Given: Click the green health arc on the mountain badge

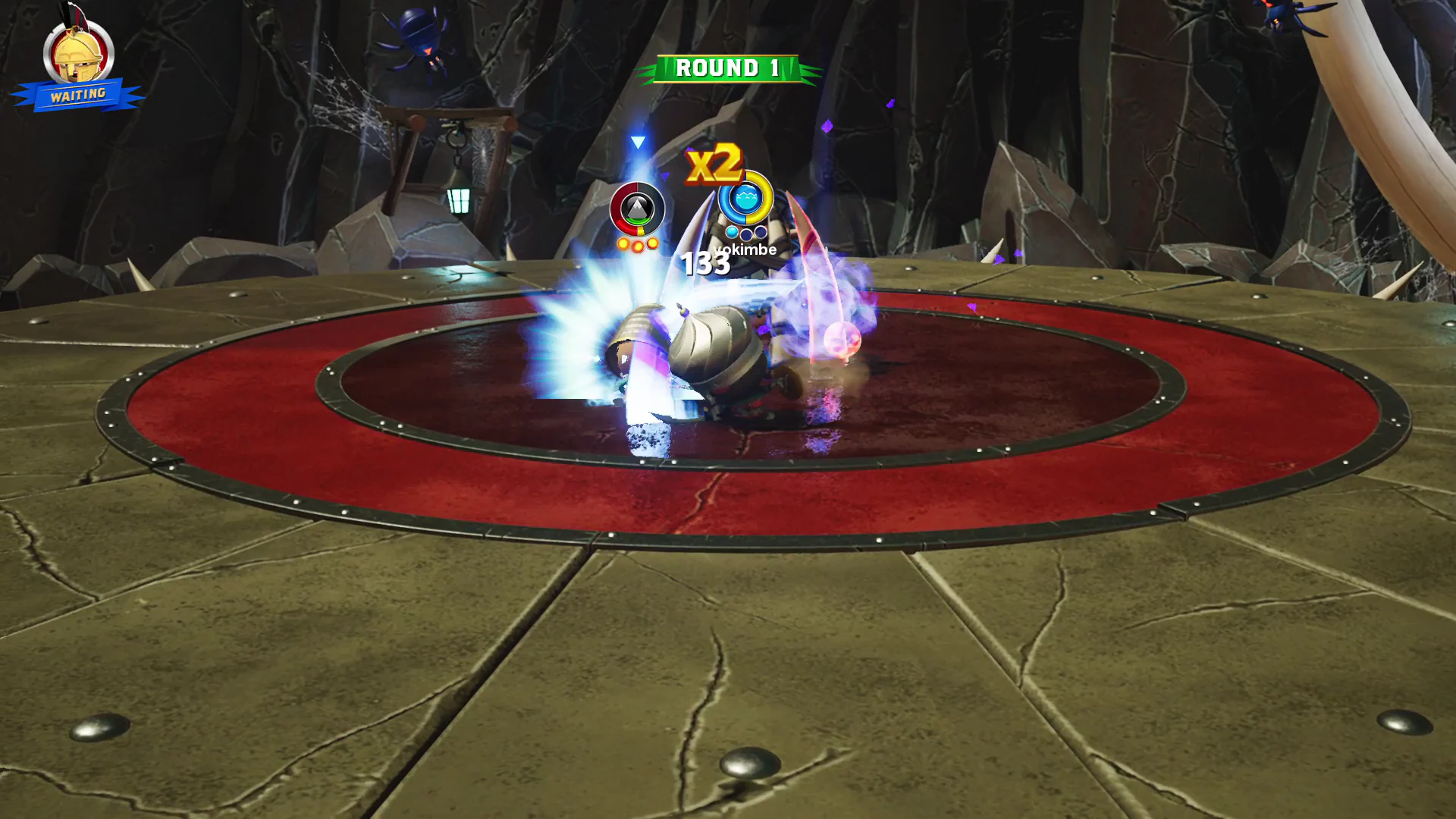Looking at the screenshot, I should tap(637, 221).
